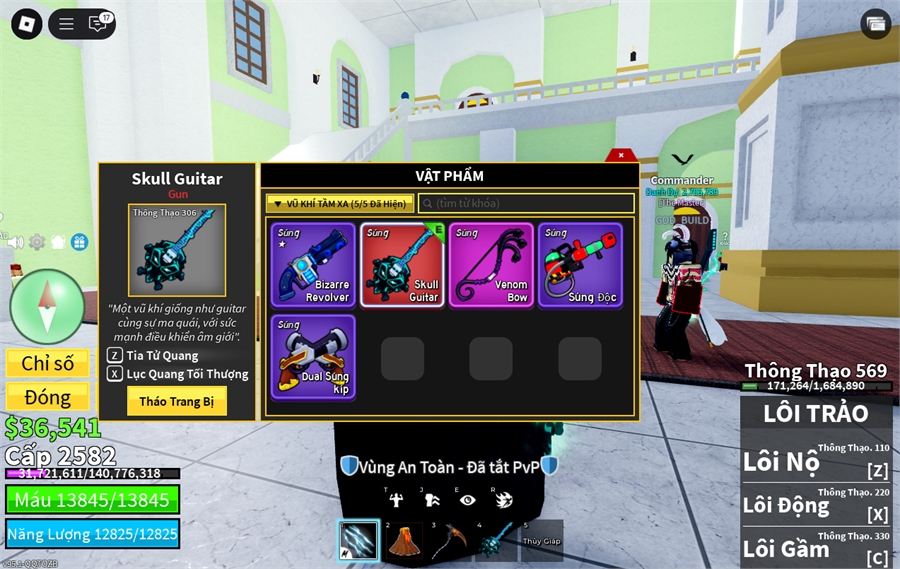Select the Skull Guitar item
This screenshot has height=569, width=900.
pyautogui.click(x=402, y=264)
